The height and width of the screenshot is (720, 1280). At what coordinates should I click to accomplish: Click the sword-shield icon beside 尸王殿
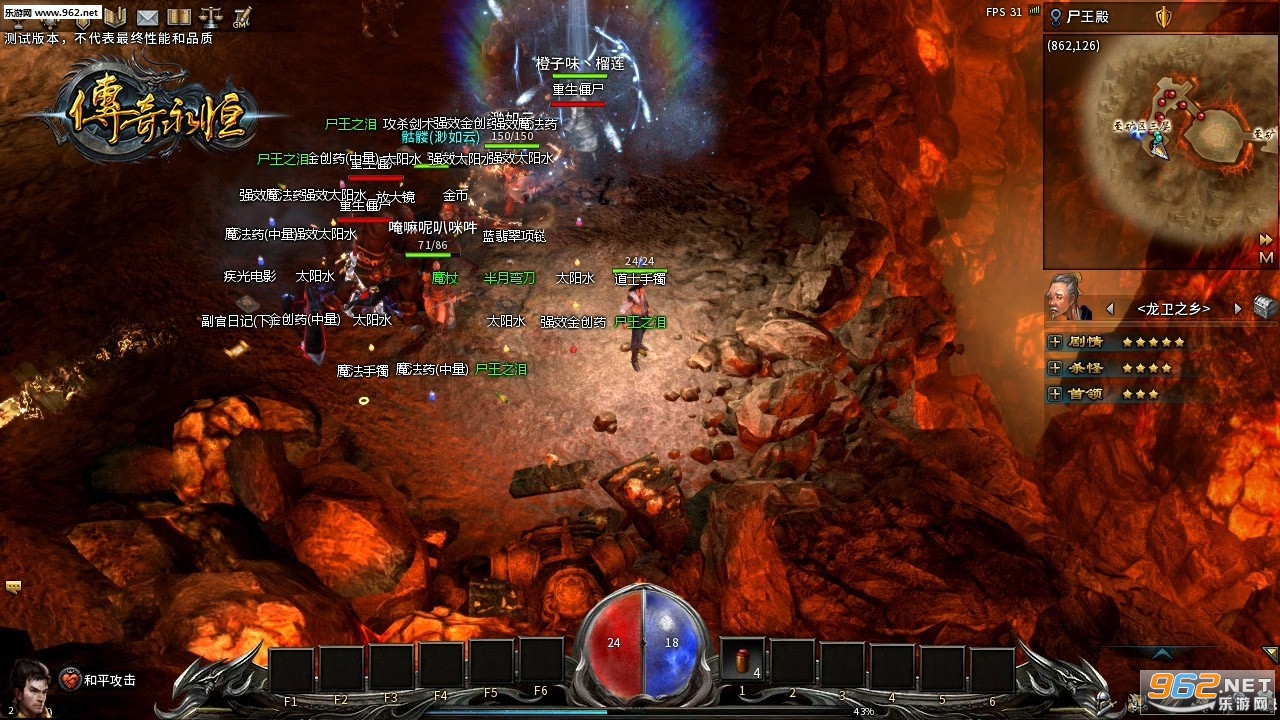[x=1163, y=17]
